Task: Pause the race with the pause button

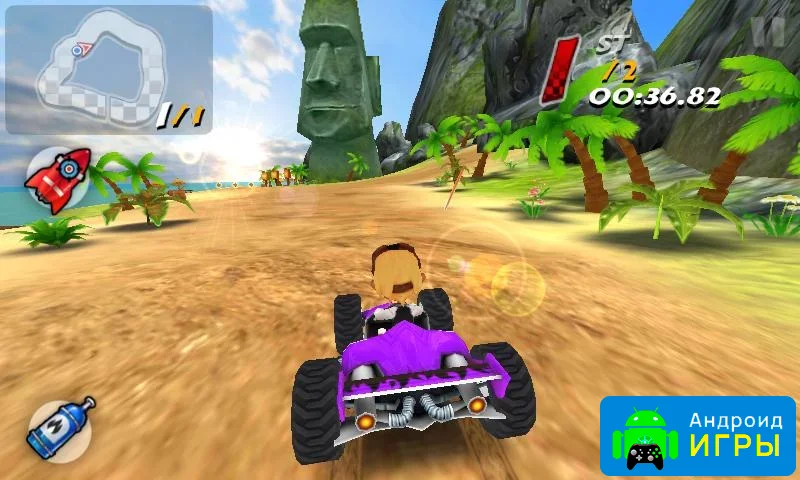Action: (x=769, y=30)
